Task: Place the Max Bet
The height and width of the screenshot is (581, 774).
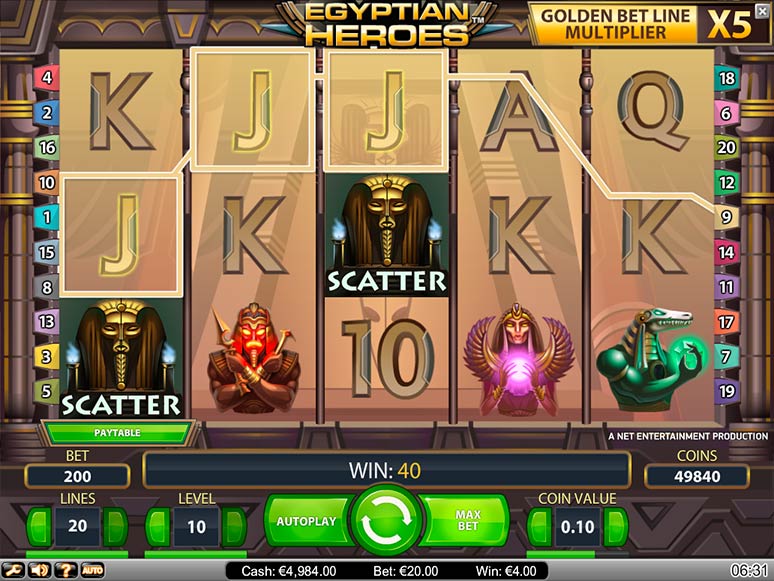Action: (x=466, y=522)
